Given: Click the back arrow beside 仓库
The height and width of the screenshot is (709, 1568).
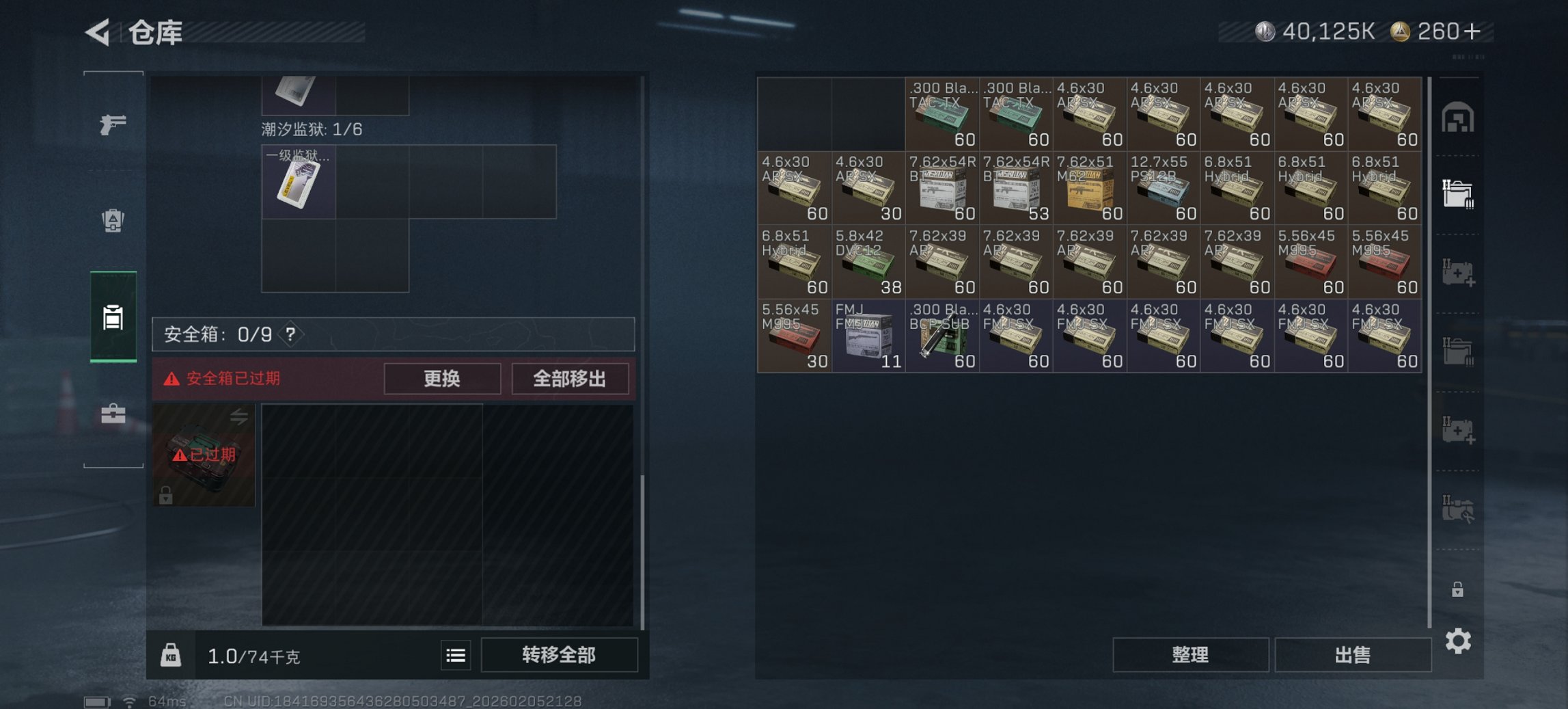Looking at the screenshot, I should click(98, 31).
